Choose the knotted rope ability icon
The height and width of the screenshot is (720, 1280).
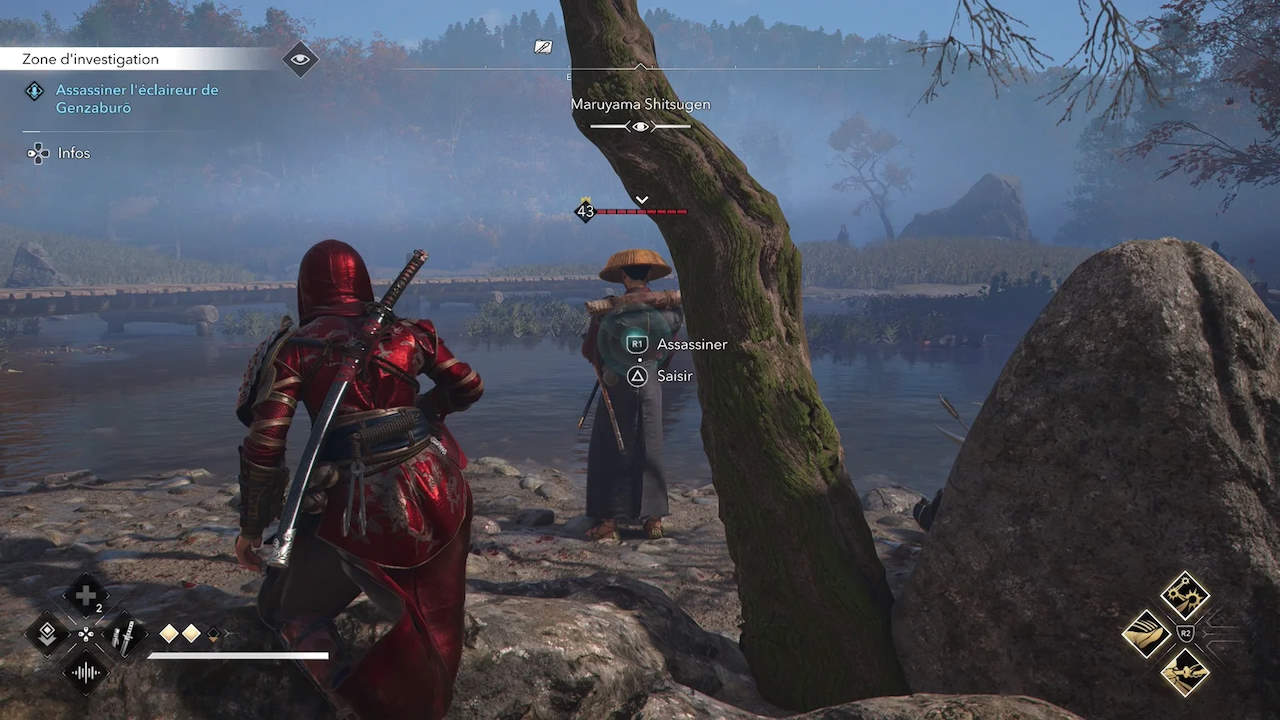tap(1185, 671)
